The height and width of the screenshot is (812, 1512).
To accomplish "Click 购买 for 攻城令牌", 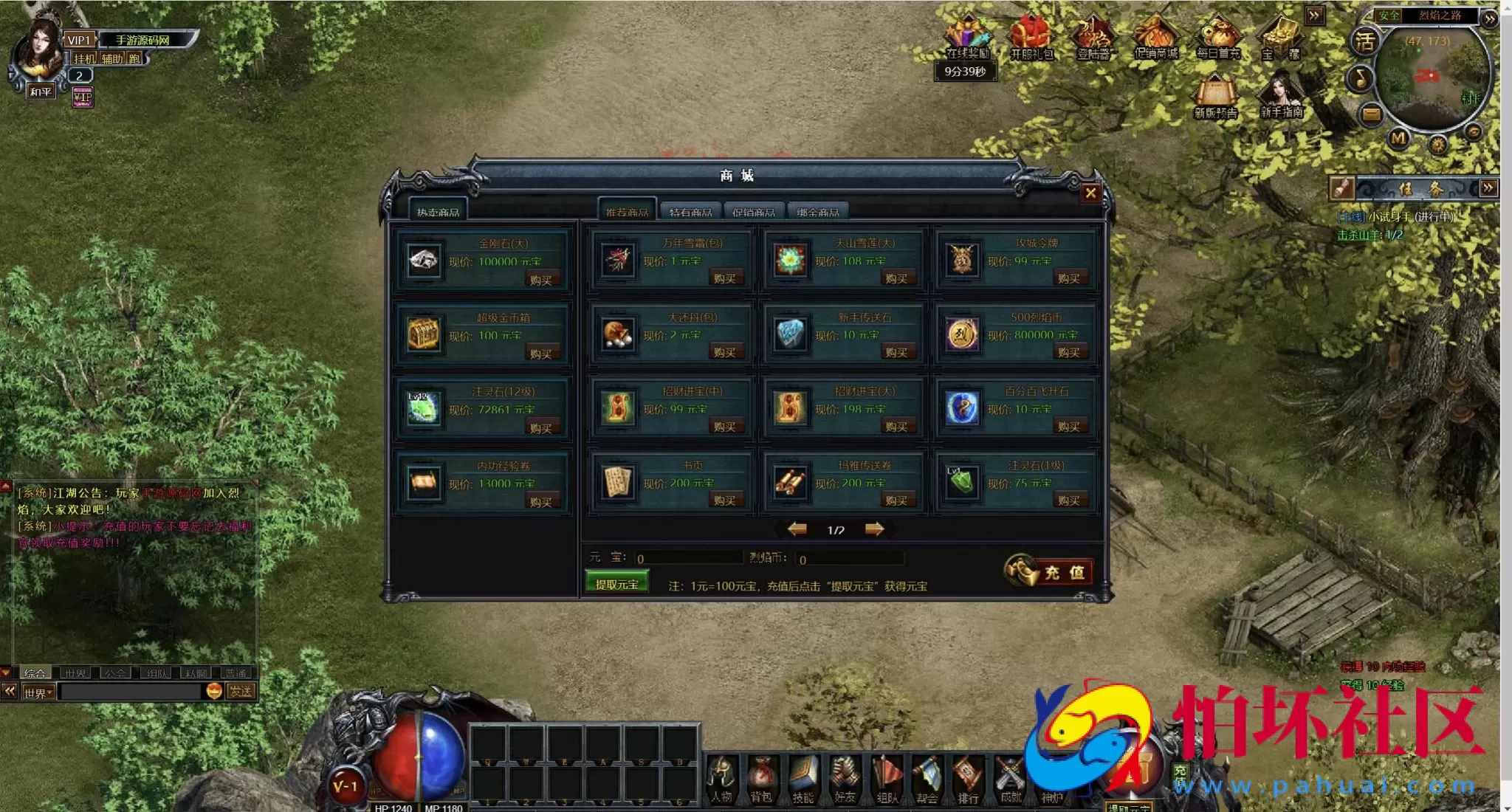I will tap(1068, 279).
